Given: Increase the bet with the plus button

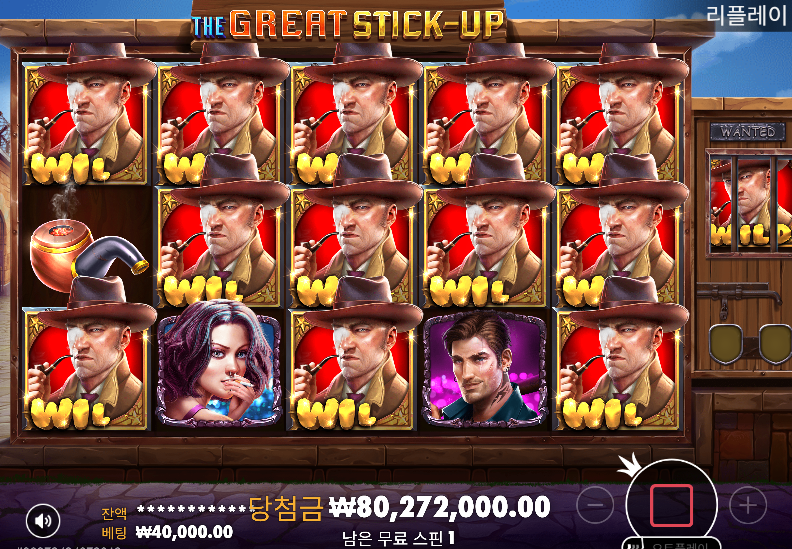Looking at the screenshot, I should [x=747, y=506].
